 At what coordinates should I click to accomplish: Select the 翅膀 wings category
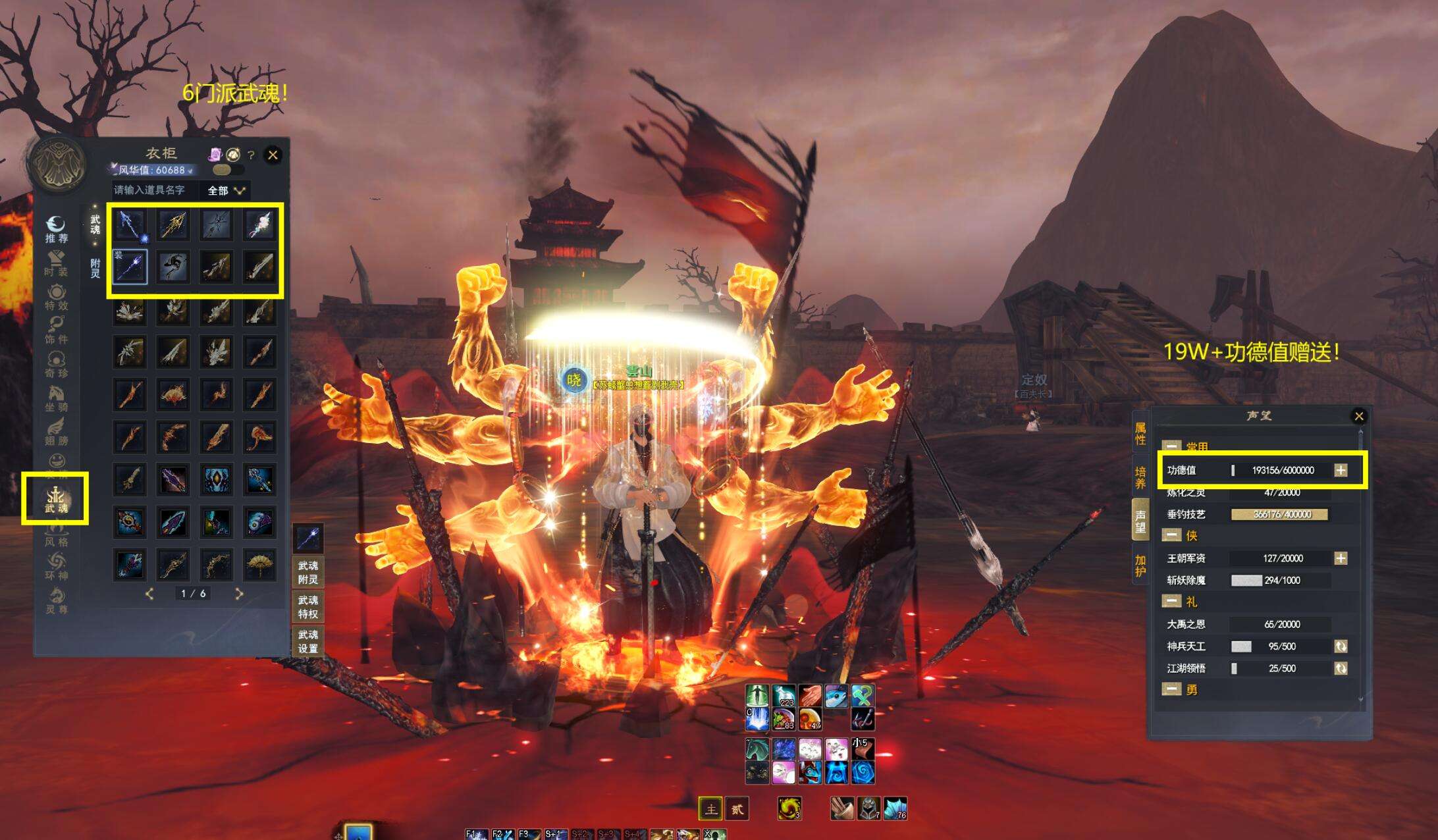tap(56, 432)
